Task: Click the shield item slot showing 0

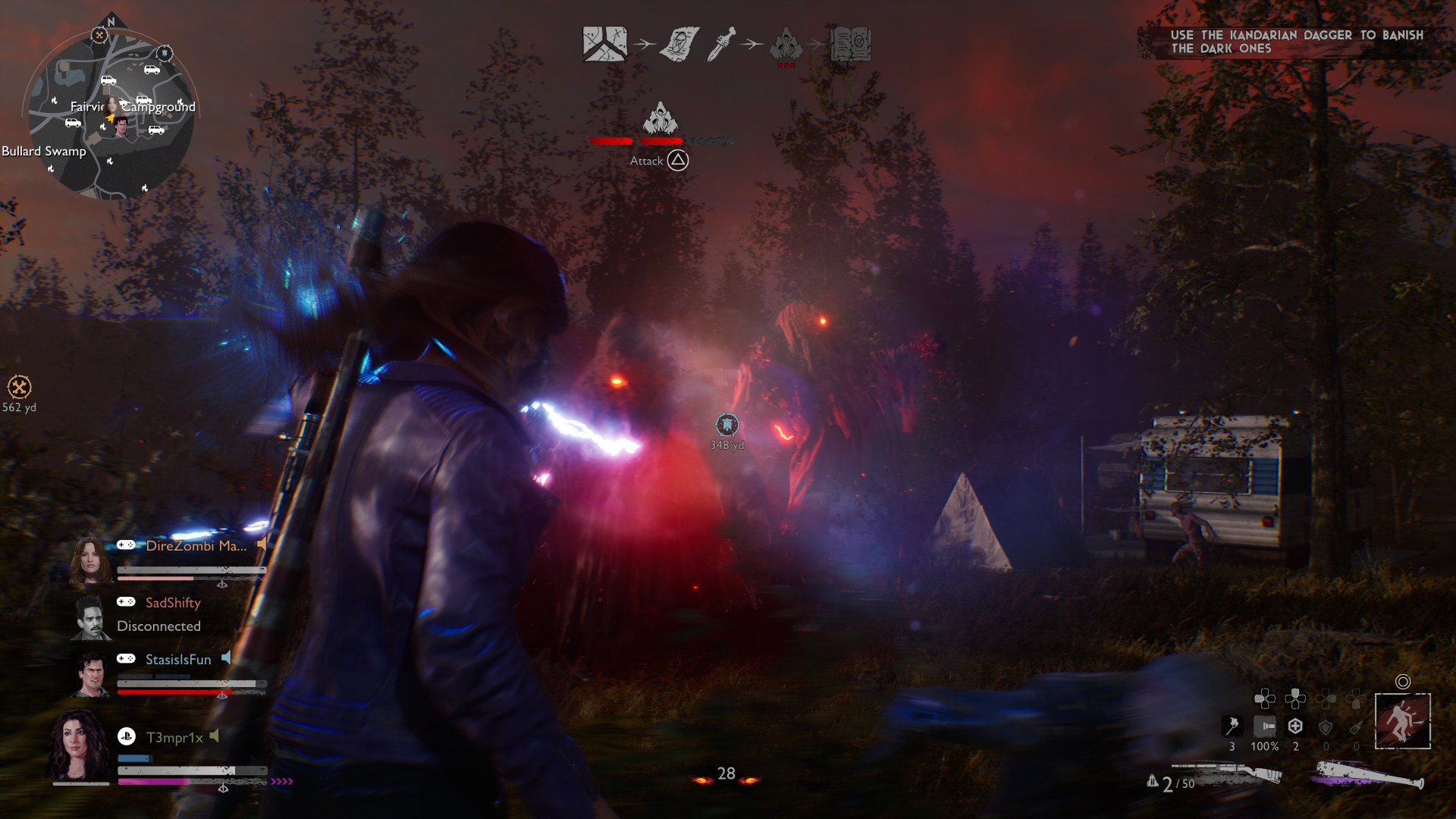Action: 1326,726
